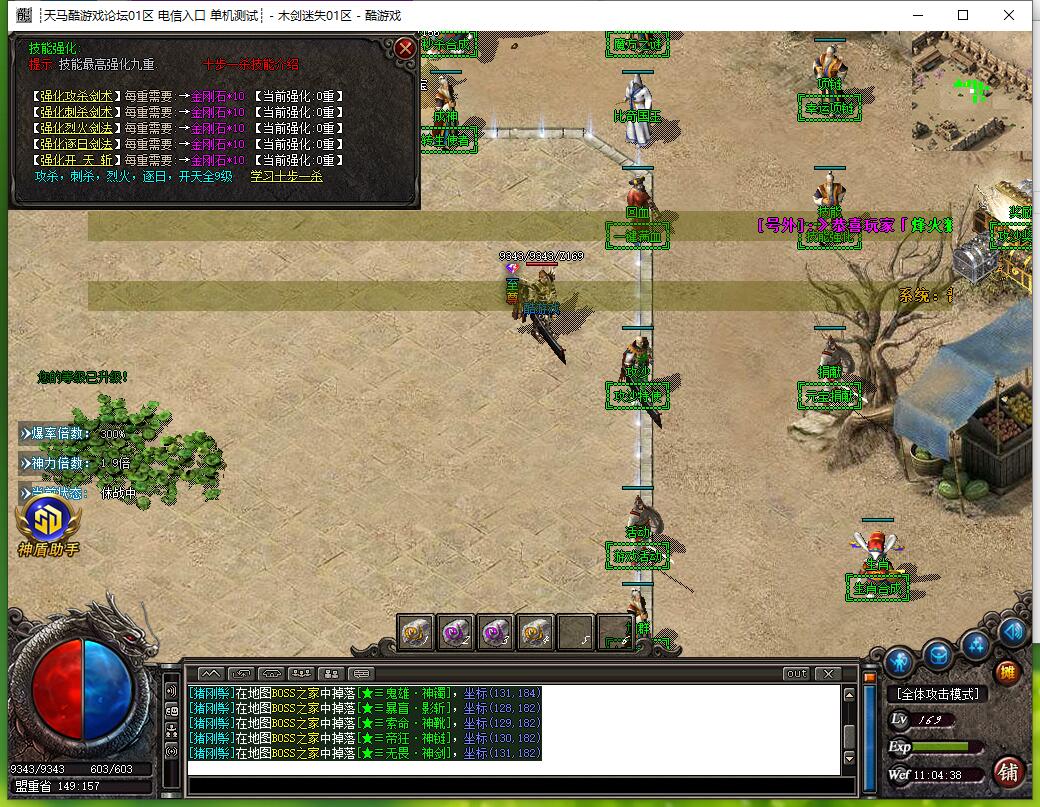Close the 技能强化 skill panel
The width and height of the screenshot is (1040, 807).
click(x=404, y=48)
